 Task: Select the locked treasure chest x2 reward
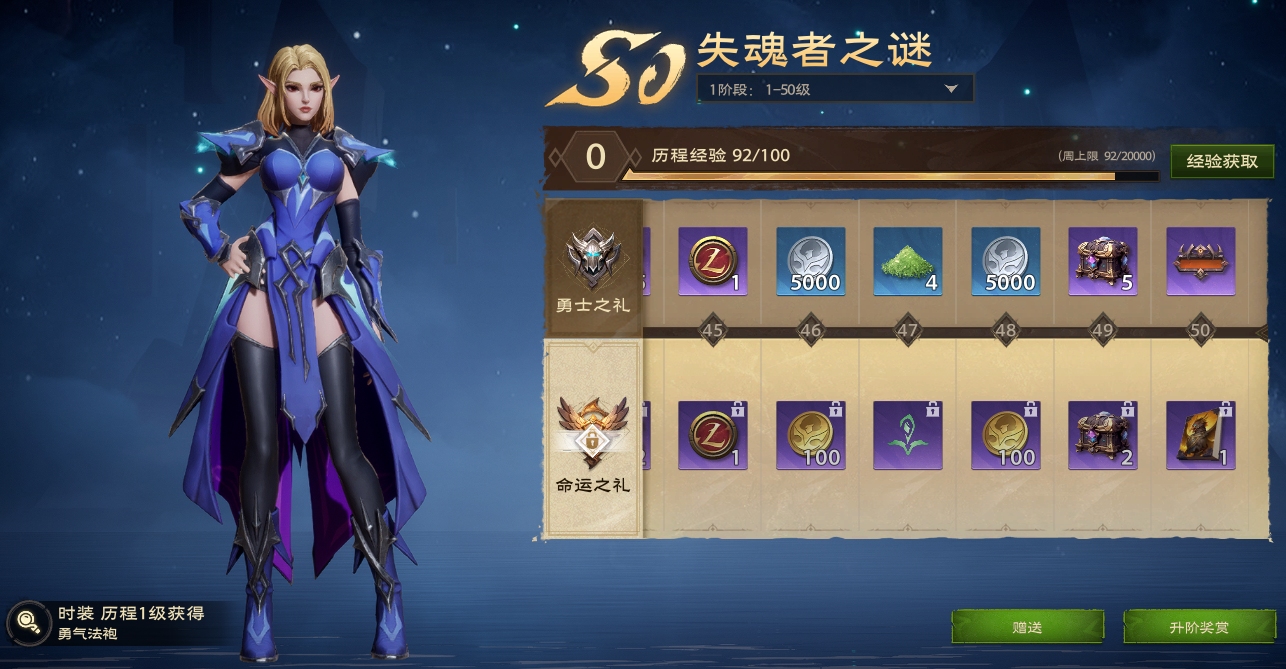pos(1103,435)
